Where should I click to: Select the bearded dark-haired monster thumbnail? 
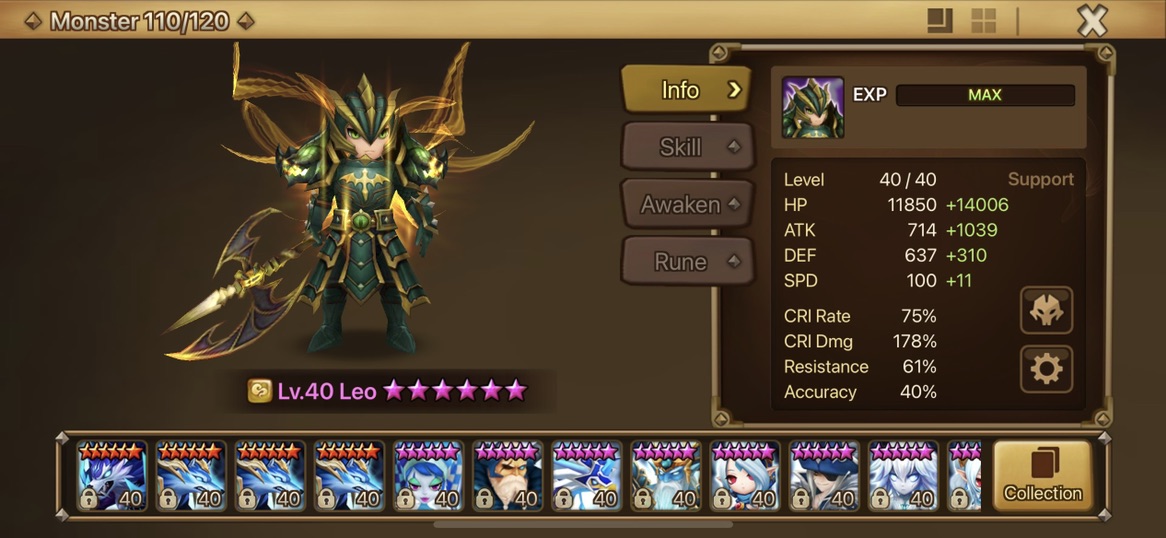click(x=507, y=475)
